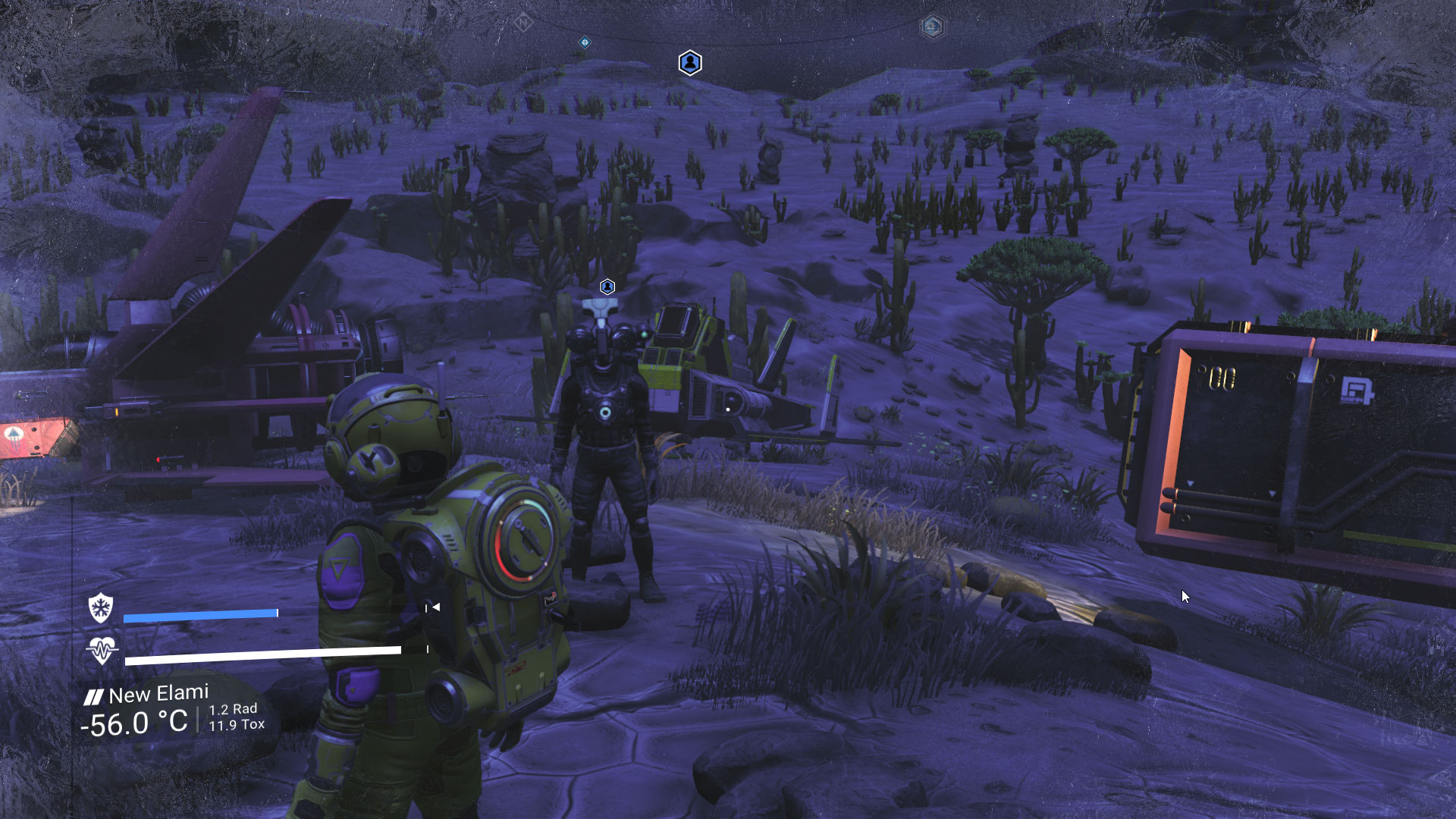Image resolution: width=1456 pixels, height=819 pixels.
Task: Click the downward arrow on the container door
Action: 1272,493
